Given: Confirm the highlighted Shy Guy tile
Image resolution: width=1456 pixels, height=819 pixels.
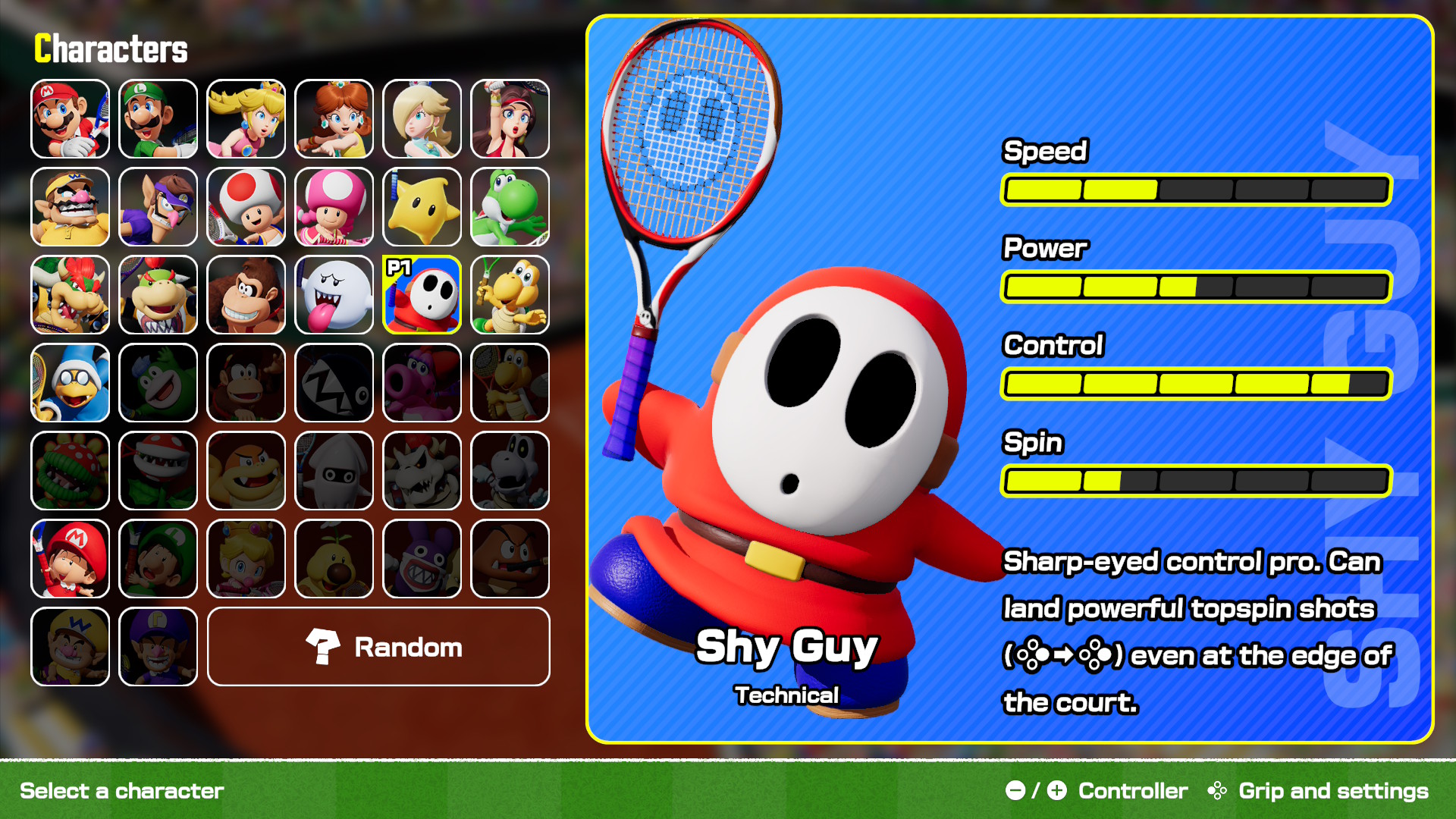Looking at the screenshot, I should [x=422, y=295].
